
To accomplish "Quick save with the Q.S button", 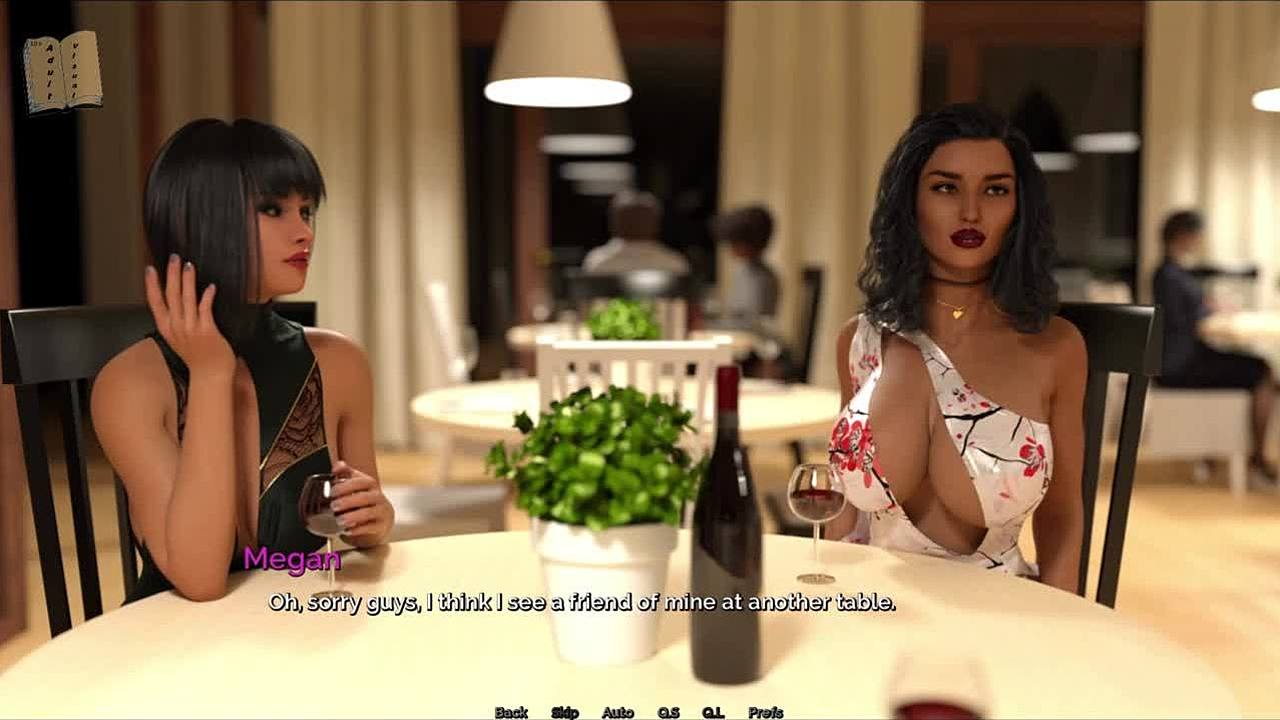I will tap(668, 712).
